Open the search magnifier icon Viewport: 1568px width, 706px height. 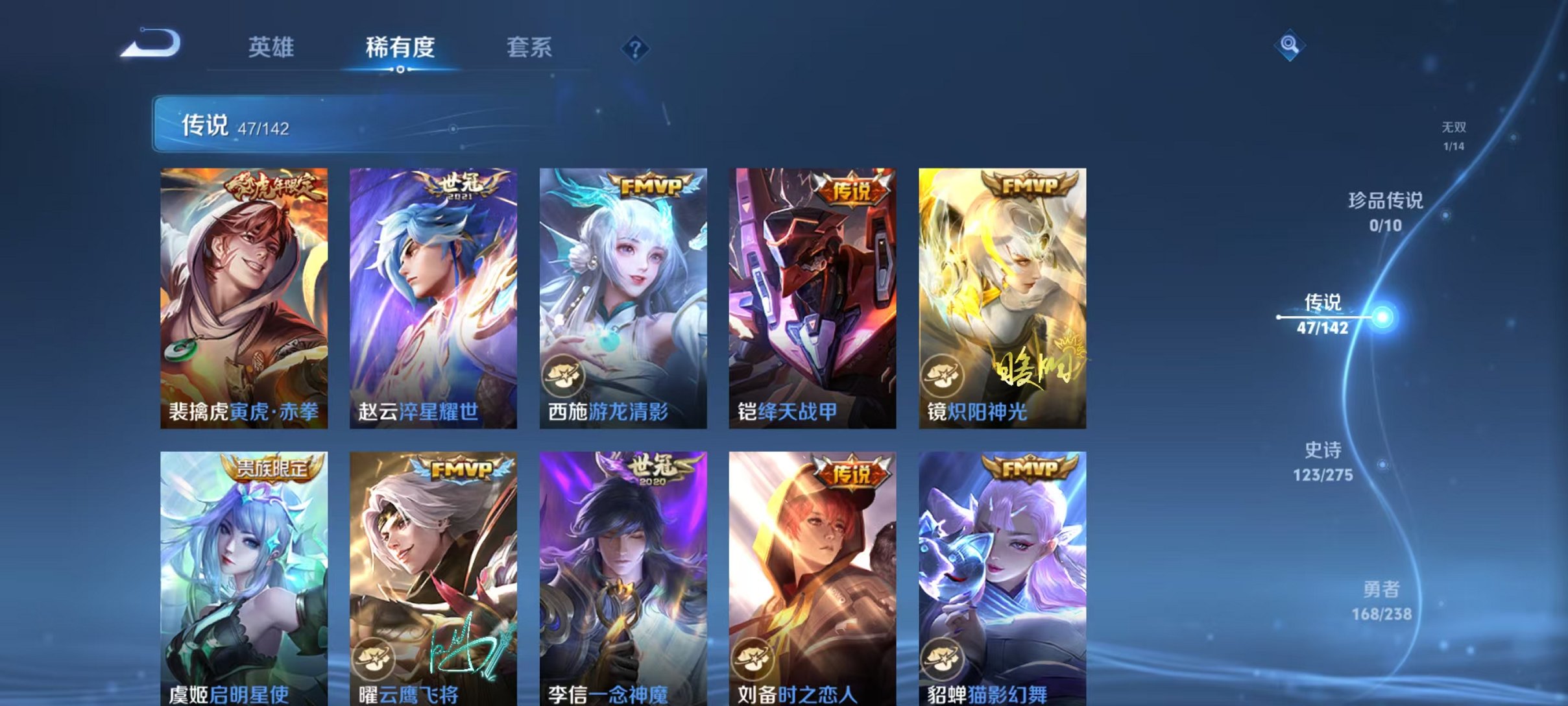1290,46
